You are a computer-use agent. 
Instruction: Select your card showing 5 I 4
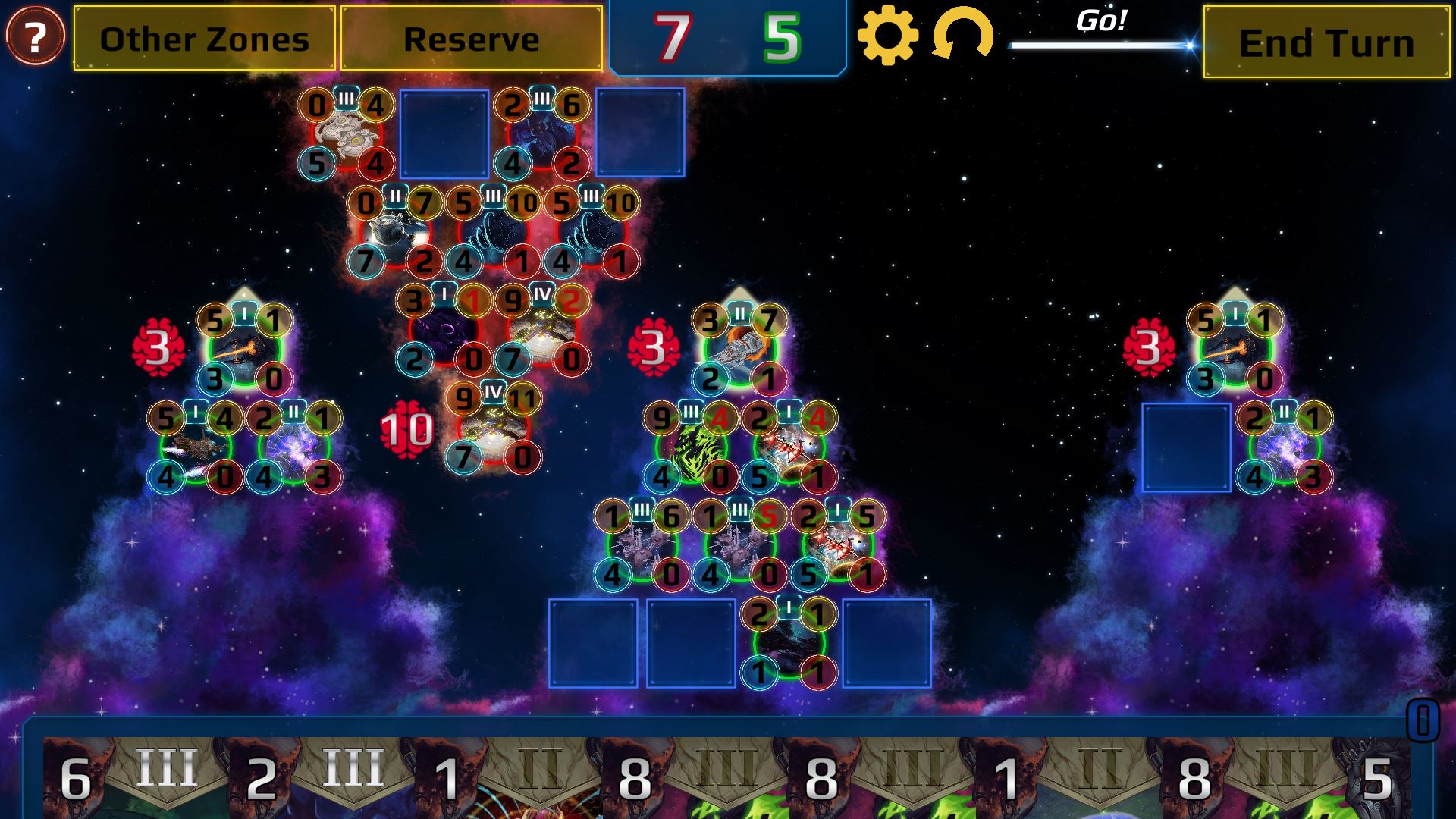click(196, 448)
